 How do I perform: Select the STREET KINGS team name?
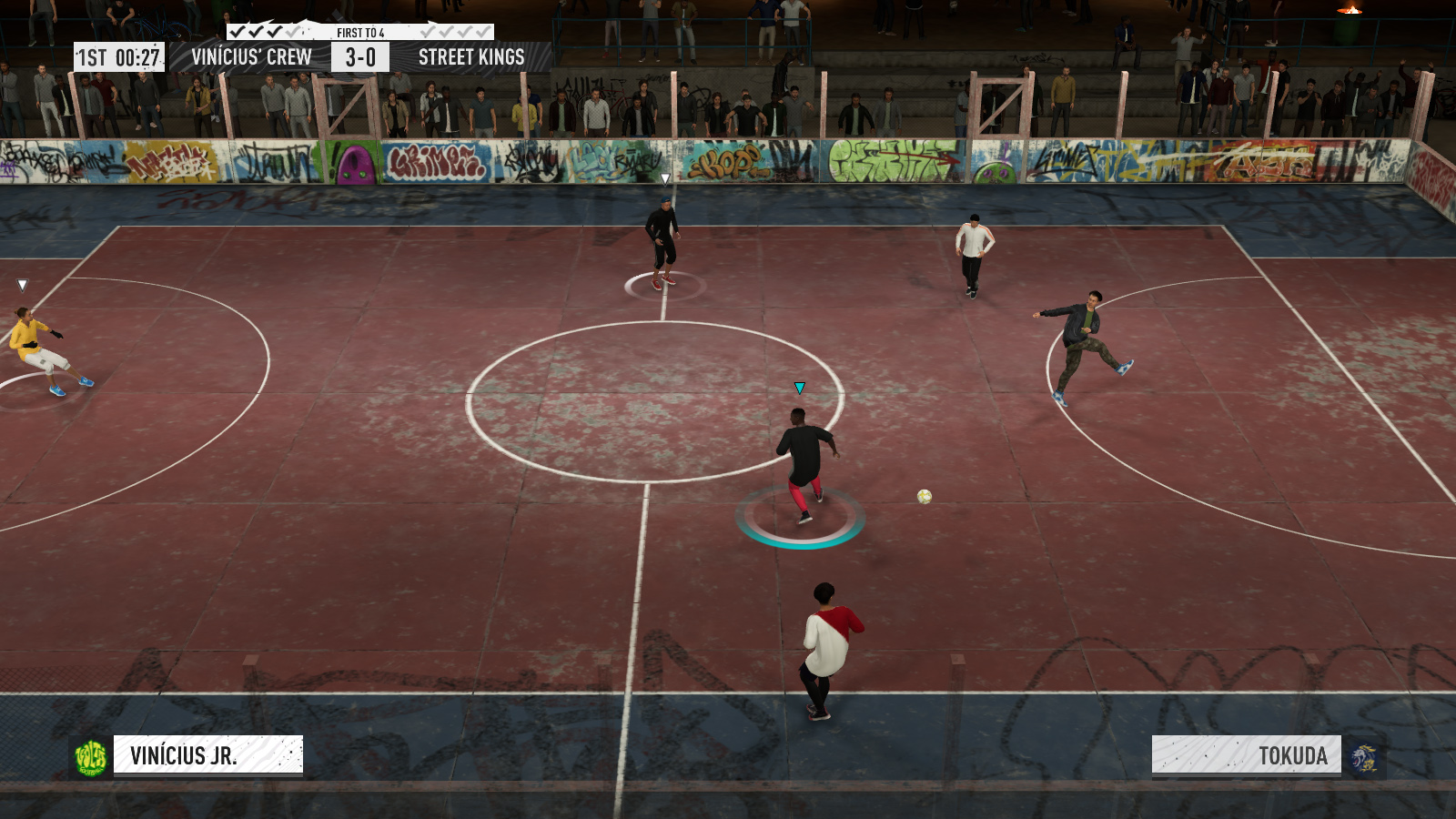click(x=470, y=56)
